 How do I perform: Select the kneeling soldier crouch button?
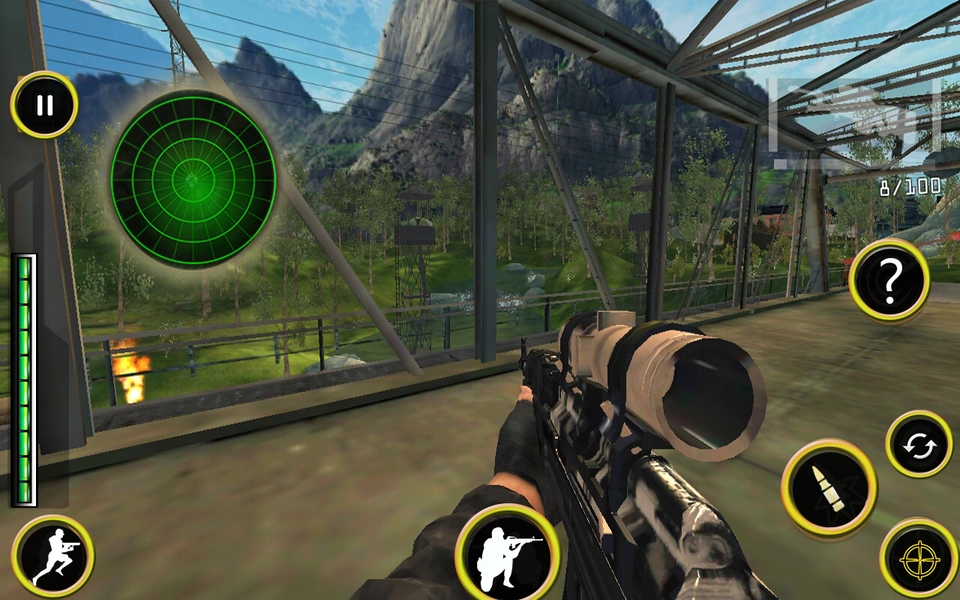(x=506, y=552)
